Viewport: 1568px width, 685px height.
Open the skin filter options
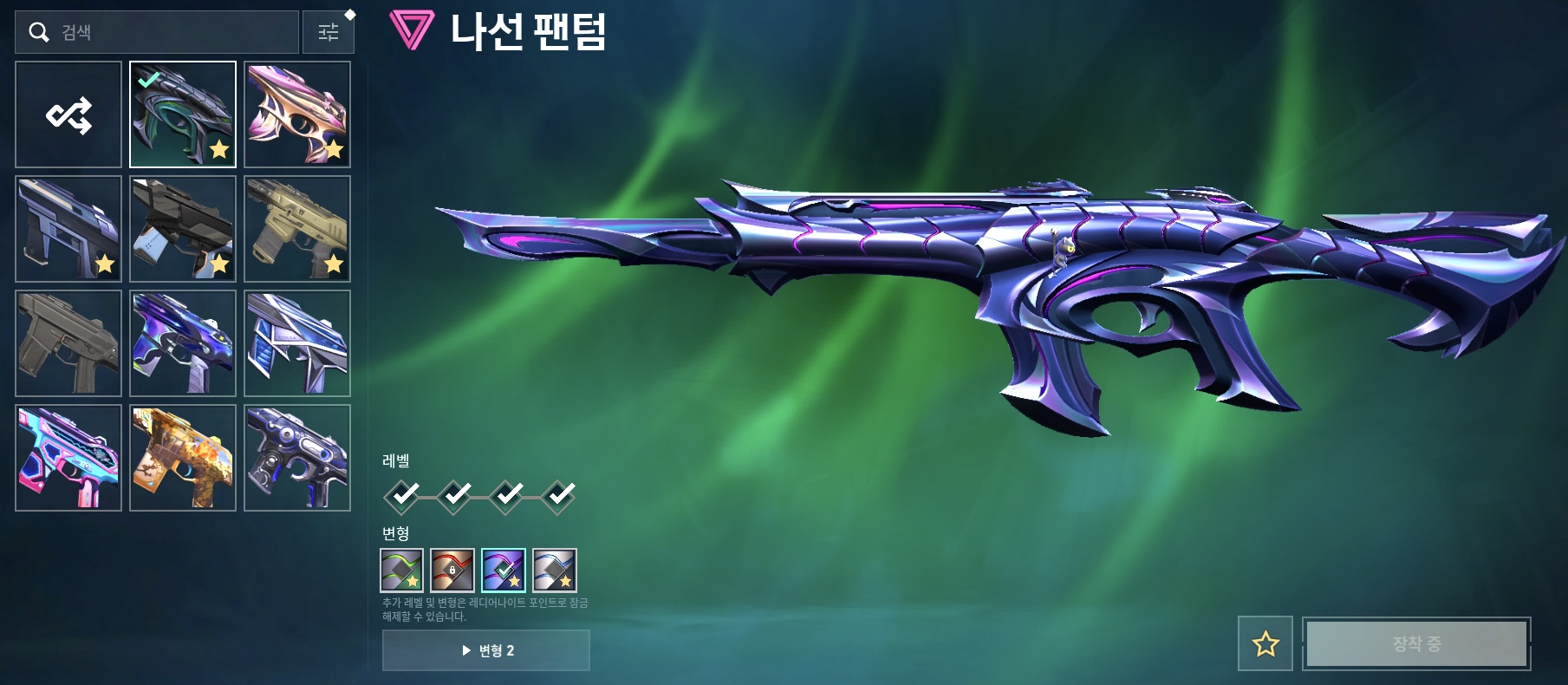click(x=329, y=32)
